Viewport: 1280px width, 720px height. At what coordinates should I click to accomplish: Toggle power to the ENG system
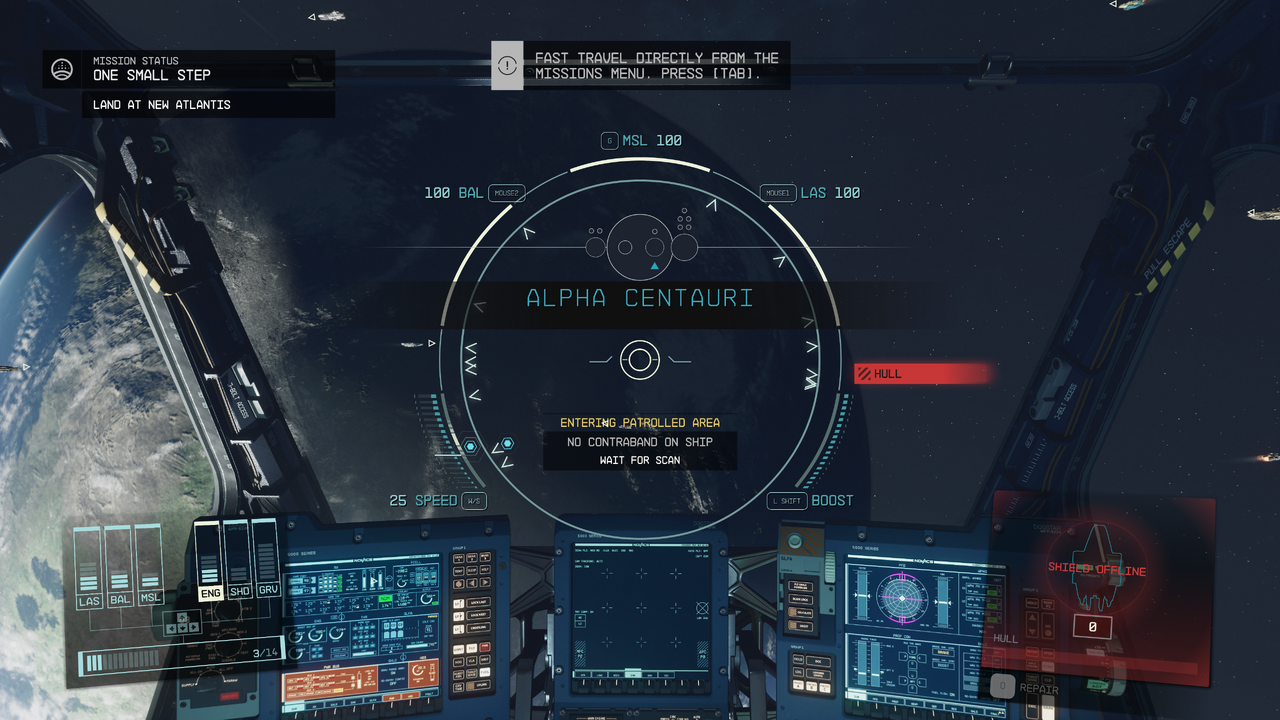pyautogui.click(x=210, y=592)
